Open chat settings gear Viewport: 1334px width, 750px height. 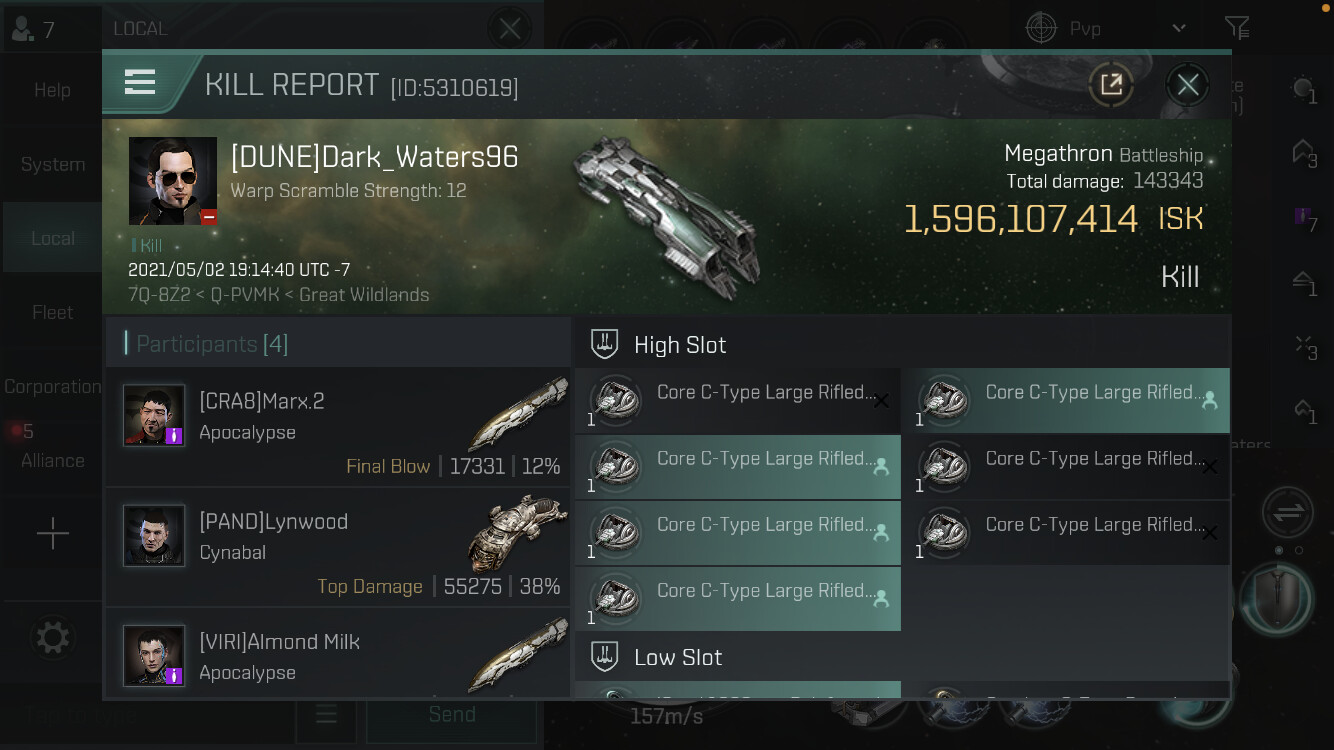point(52,637)
